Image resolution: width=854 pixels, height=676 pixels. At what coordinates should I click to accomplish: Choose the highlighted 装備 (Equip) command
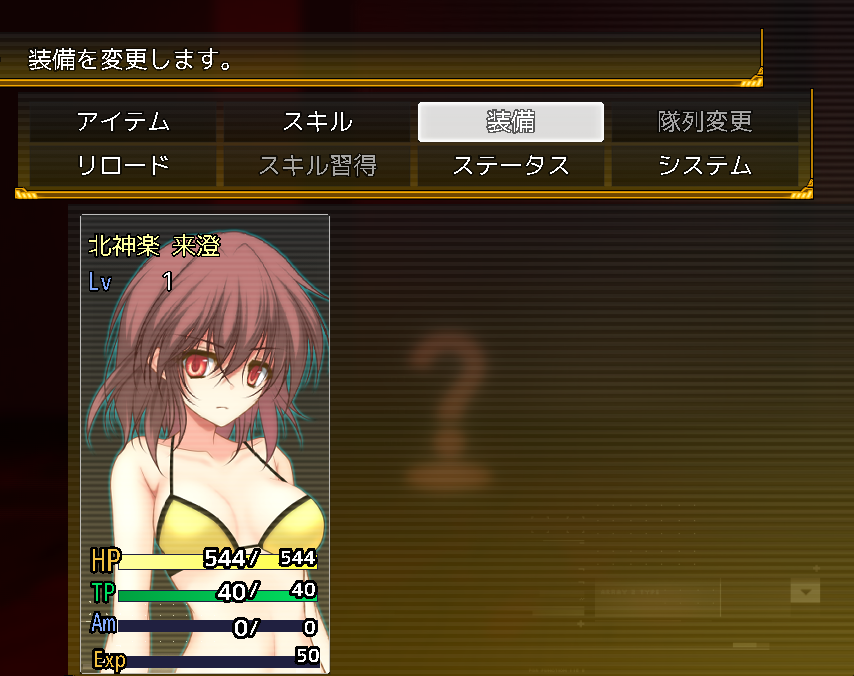pyautogui.click(x=511, y=122)
